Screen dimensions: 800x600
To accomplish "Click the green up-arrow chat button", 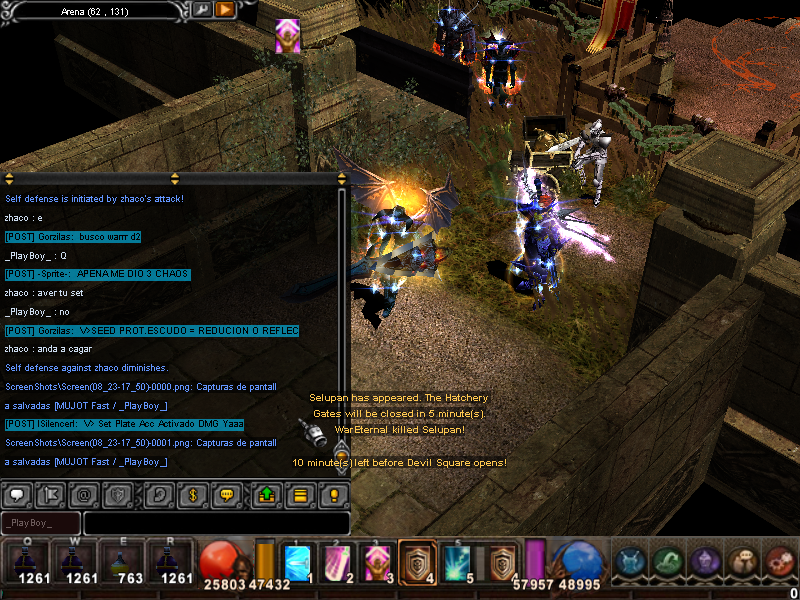I will tap(266, 494).
